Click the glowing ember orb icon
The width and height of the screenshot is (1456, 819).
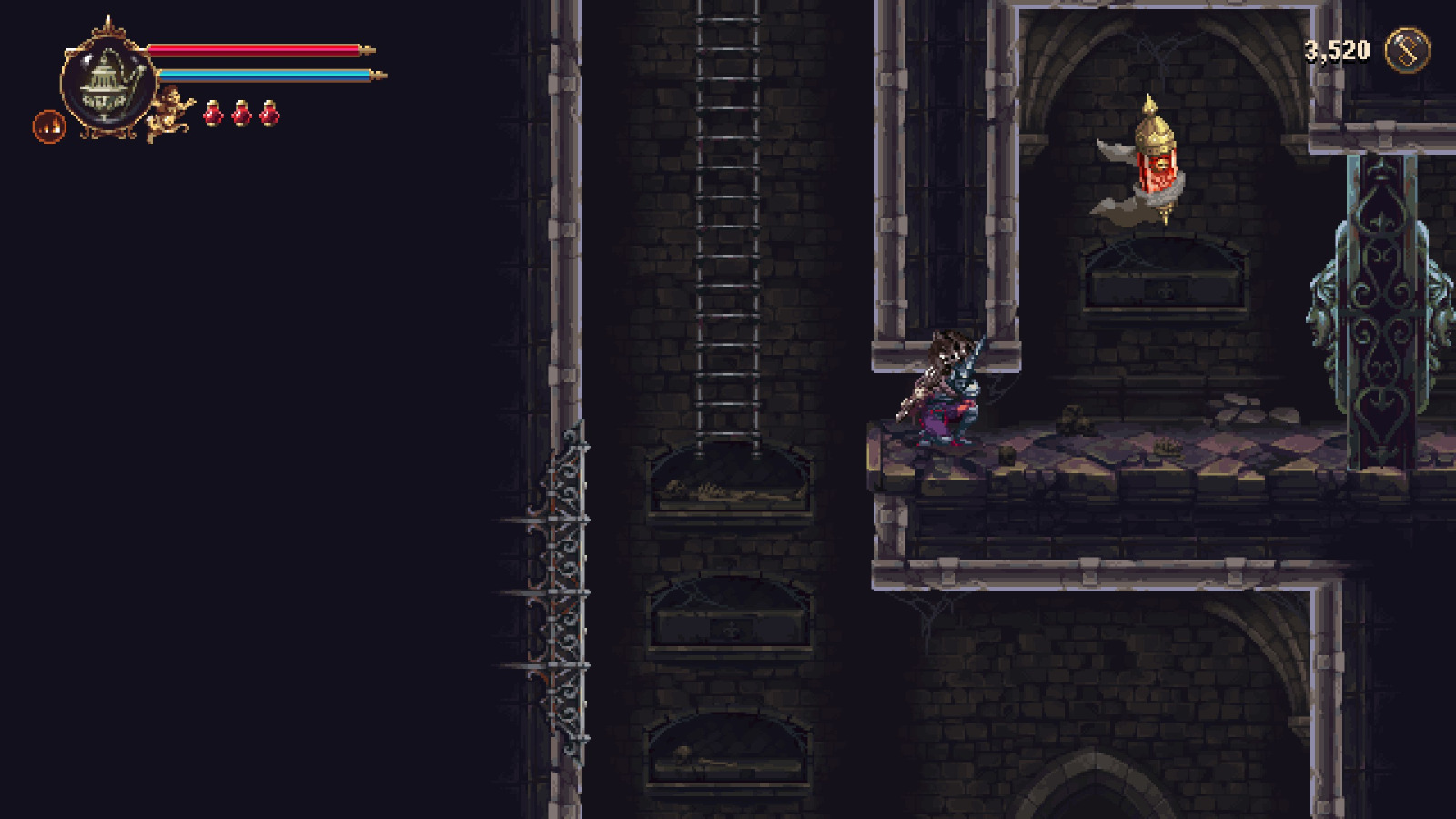coord(47,126)
